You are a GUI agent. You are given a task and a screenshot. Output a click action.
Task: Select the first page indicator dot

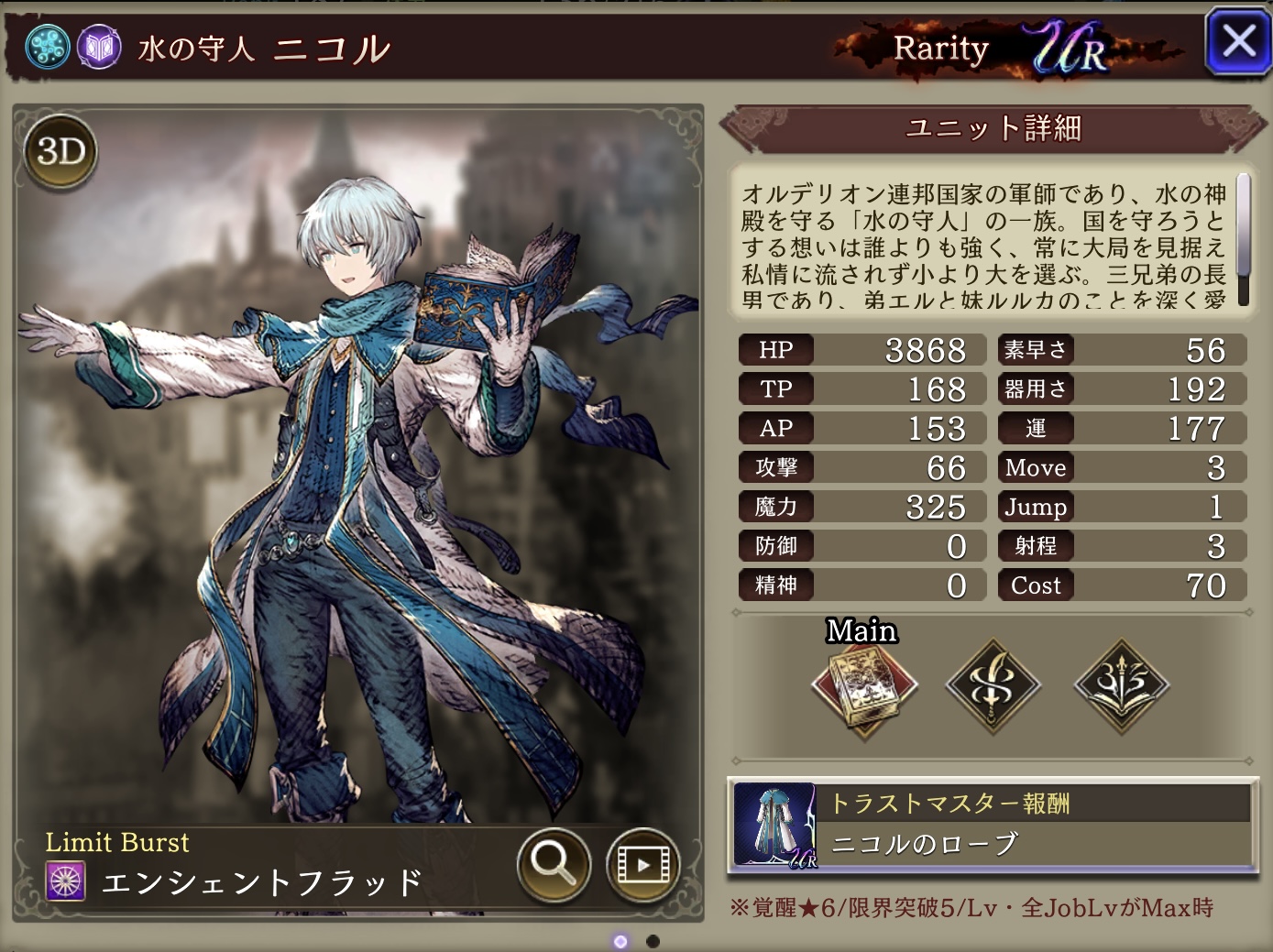pyautogui.click(x=620, y=941)
